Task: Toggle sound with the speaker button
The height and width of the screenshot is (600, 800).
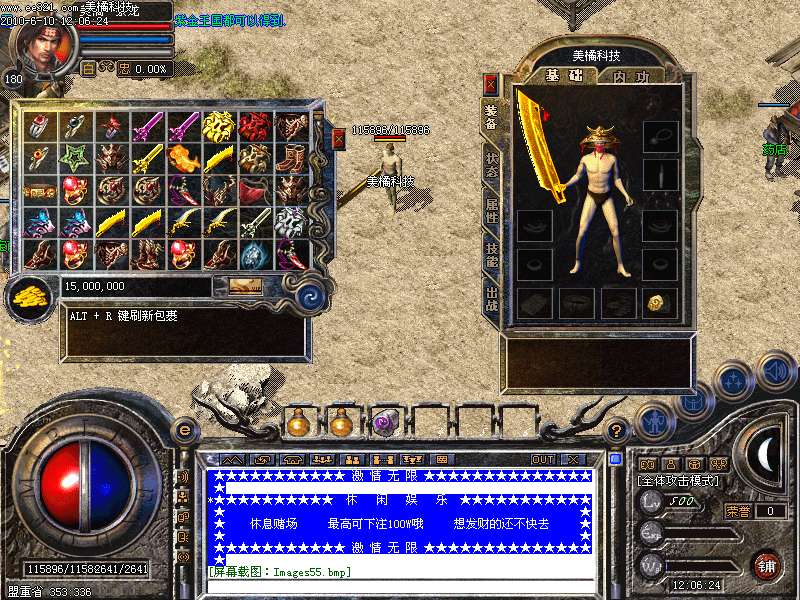Action: click(x=775, y=371)
